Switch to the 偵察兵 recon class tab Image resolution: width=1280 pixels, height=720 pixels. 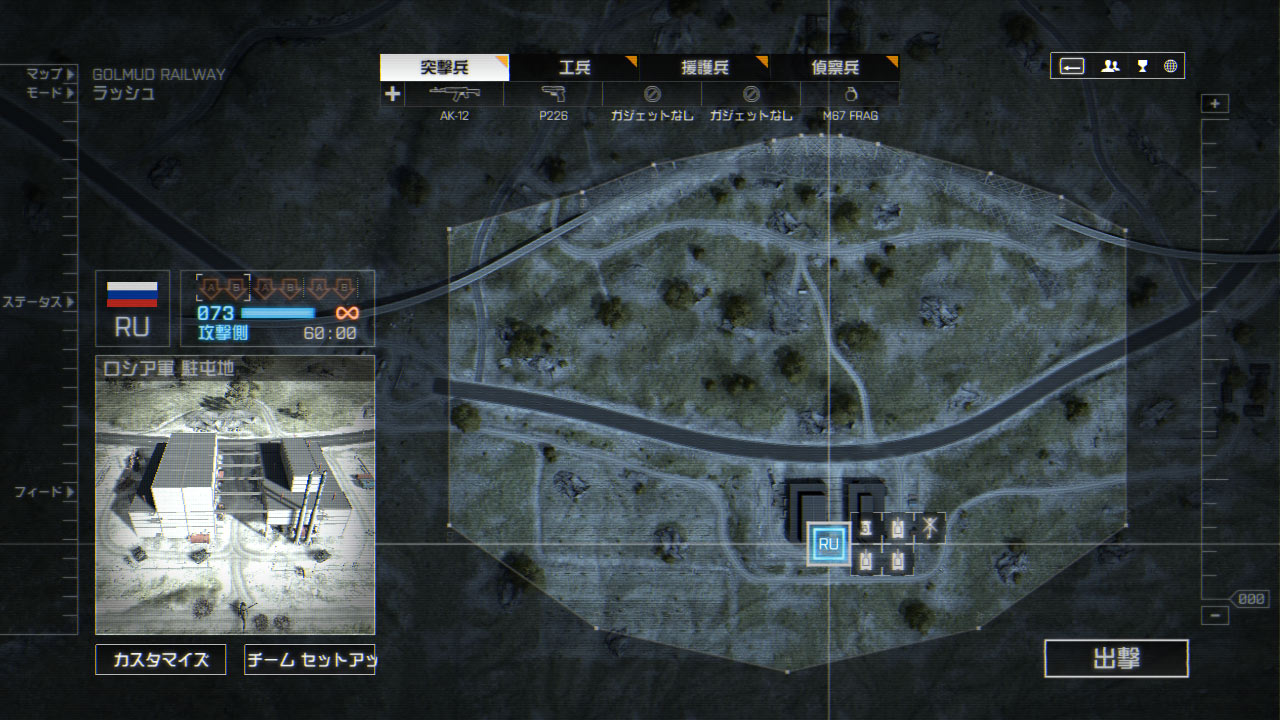click(834, 68)
